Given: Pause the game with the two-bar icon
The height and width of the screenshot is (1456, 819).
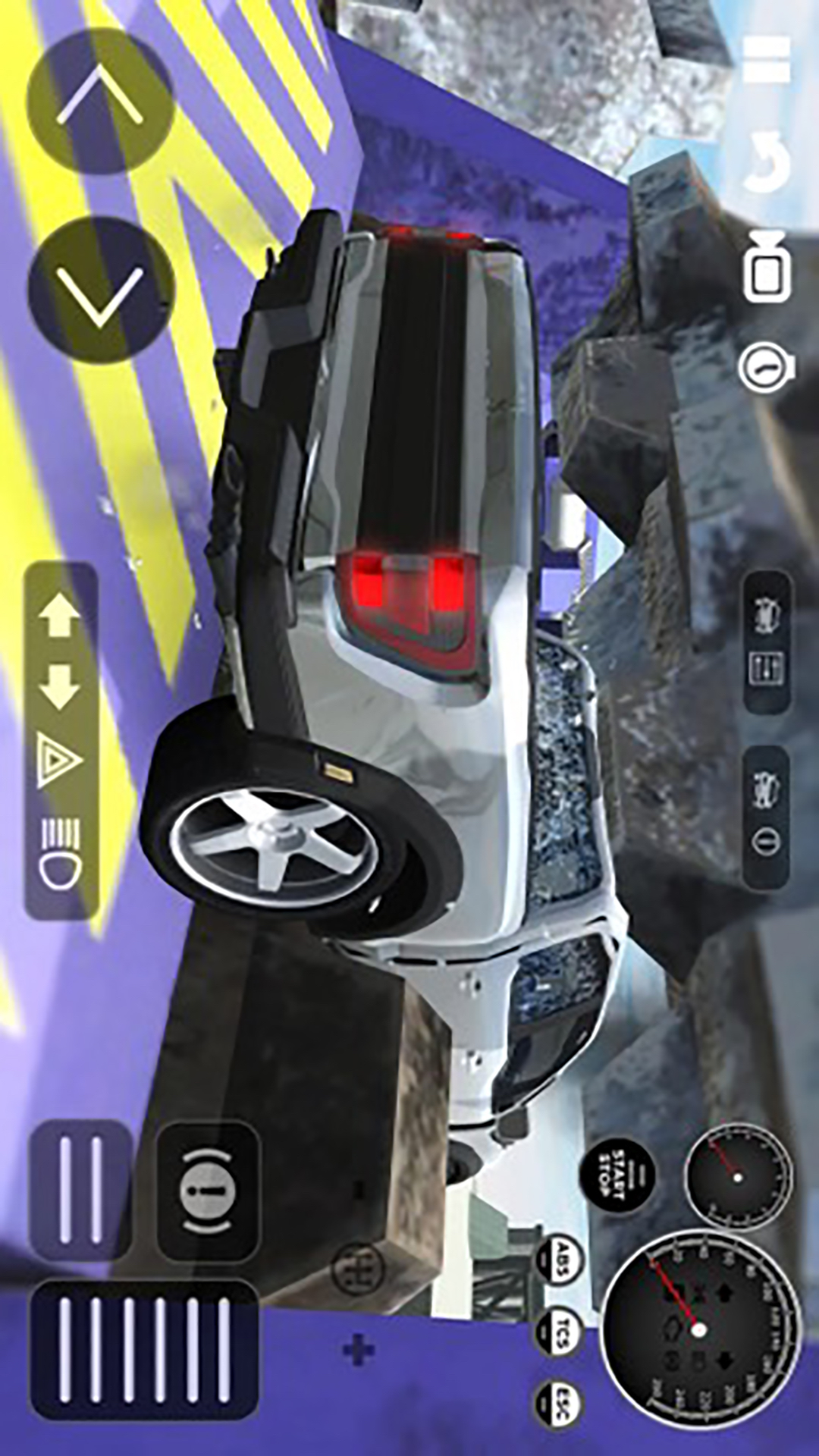Looking at the screenshot, I should (766, 59).
